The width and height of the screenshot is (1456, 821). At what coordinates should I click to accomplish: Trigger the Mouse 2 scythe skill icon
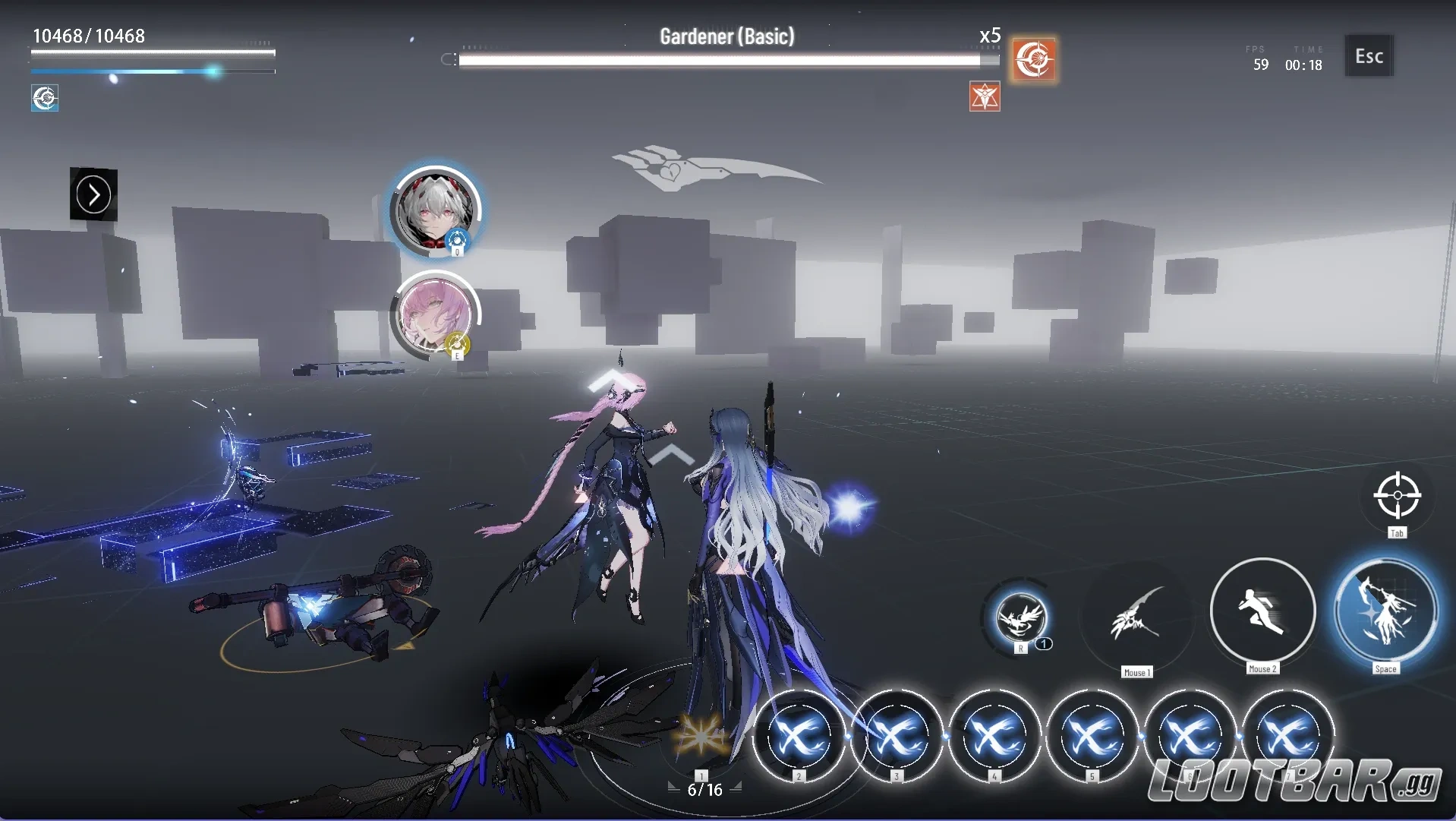point(1262,611)
